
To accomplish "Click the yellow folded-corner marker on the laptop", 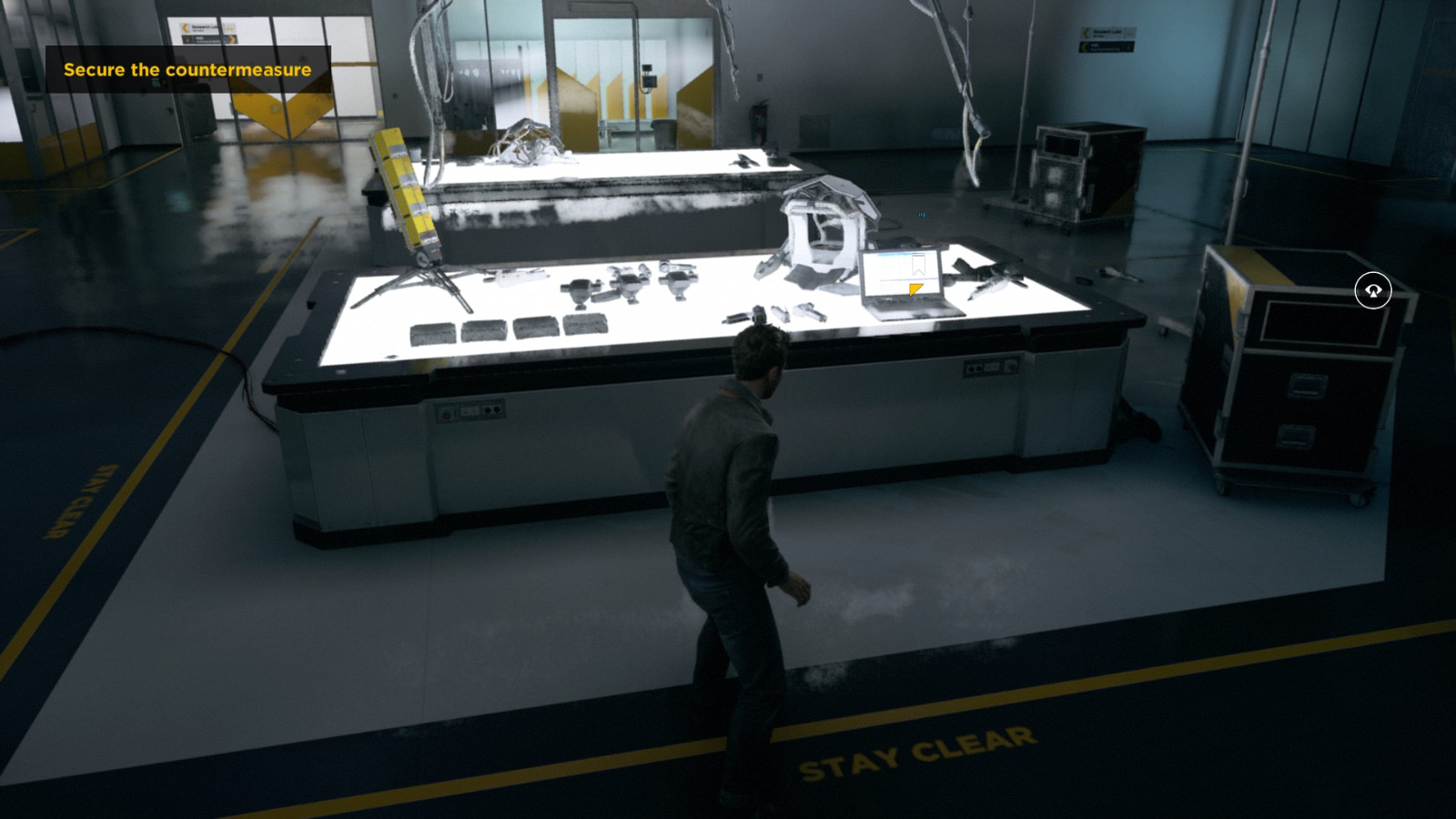I will (x=916, y=289).
